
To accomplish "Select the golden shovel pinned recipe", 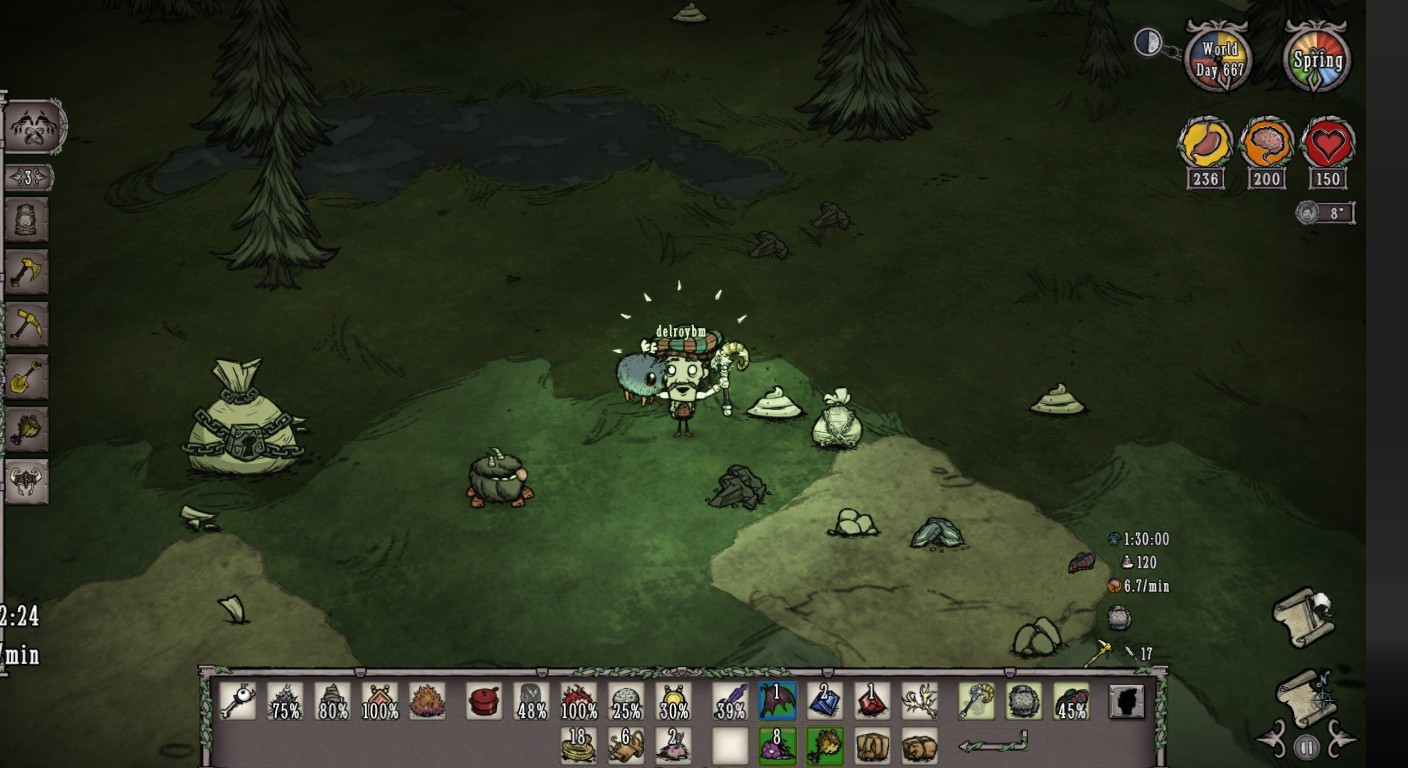I will (25, 376).
